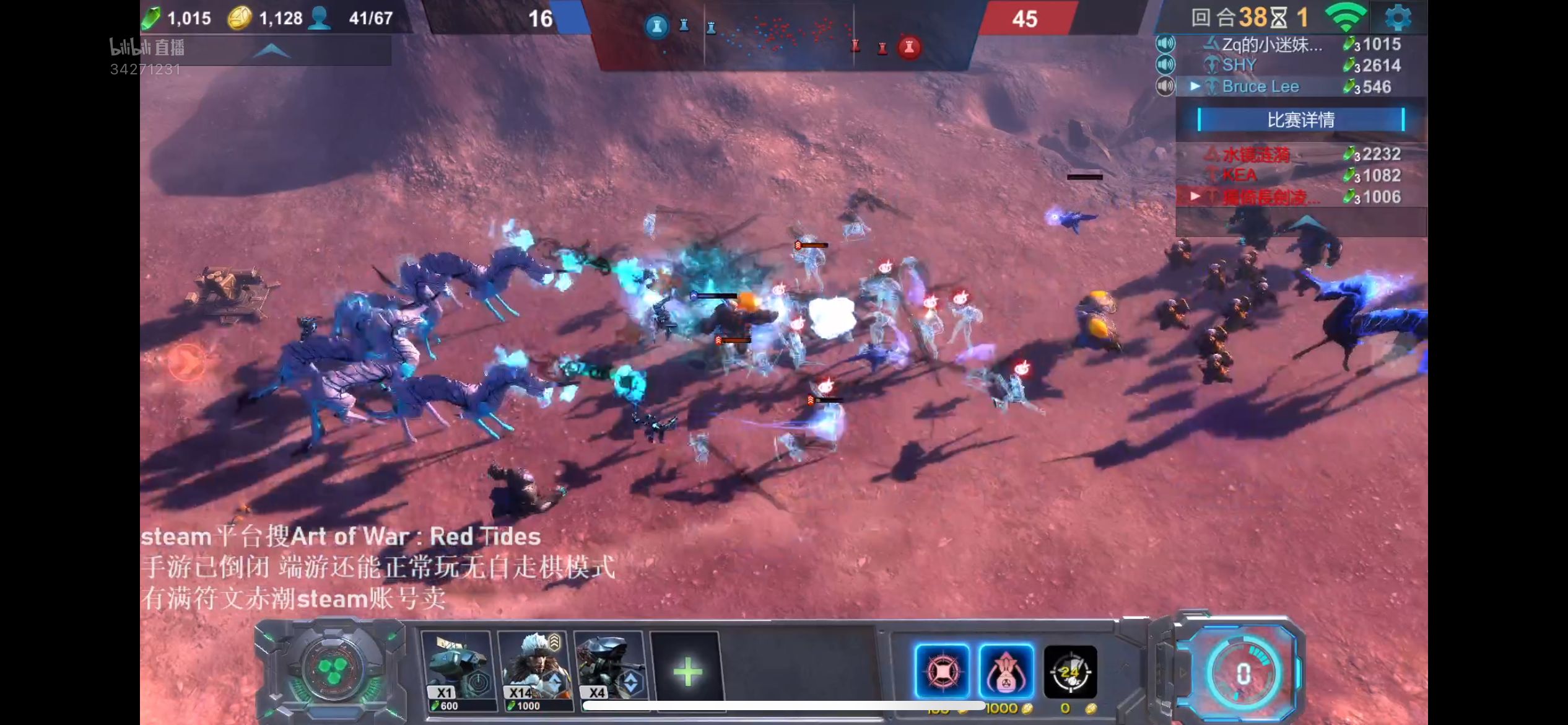Open the settings gear menu
Screen dimensions: 1568x725
1398,17
